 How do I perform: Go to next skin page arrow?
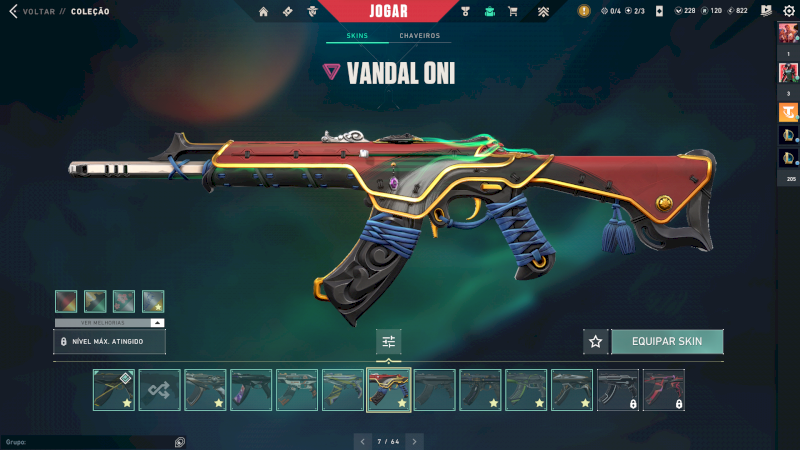click(x=414, y=440)
